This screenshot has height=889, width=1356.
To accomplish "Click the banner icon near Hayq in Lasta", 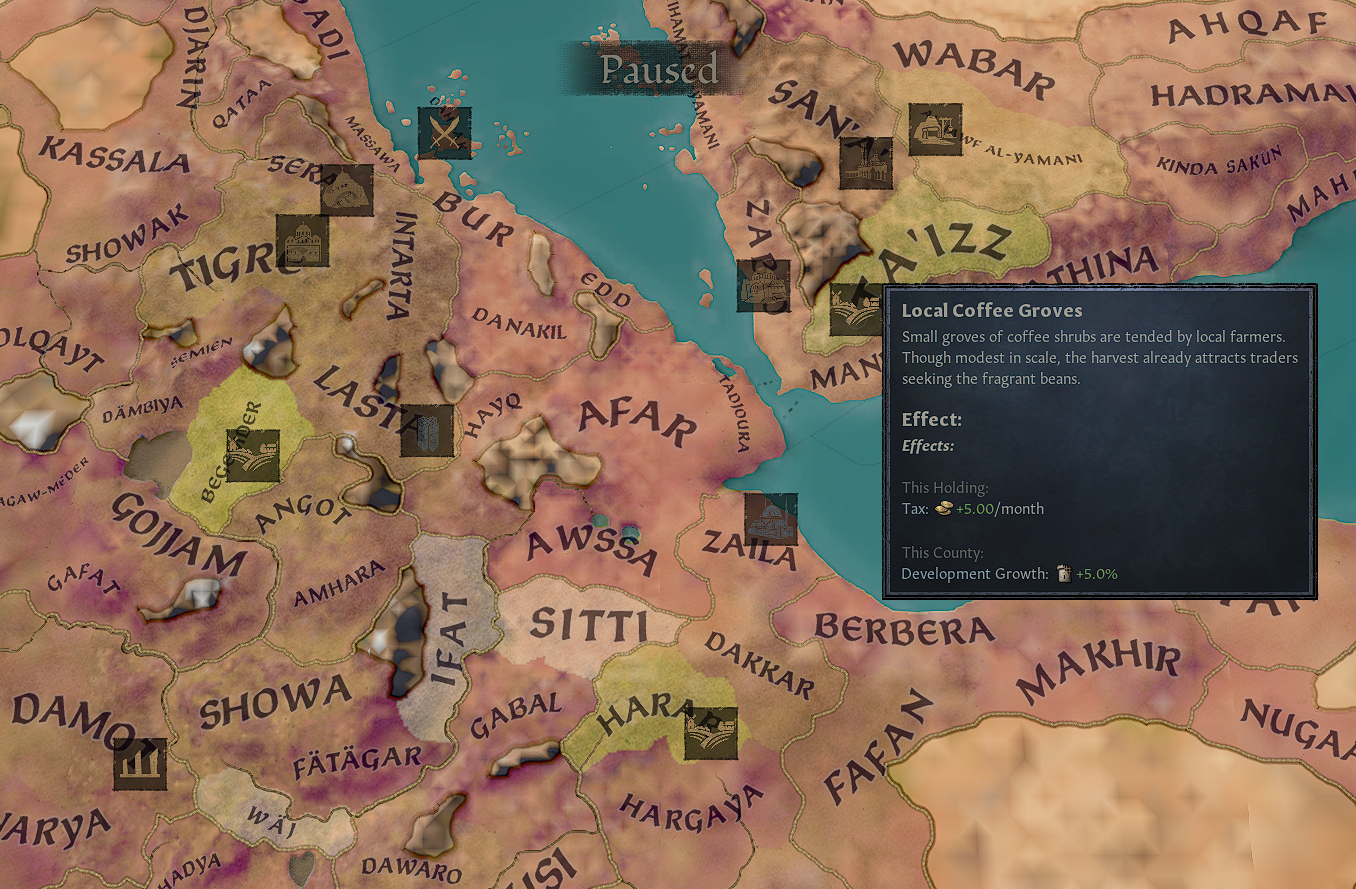I will click(x=427, y=432).
